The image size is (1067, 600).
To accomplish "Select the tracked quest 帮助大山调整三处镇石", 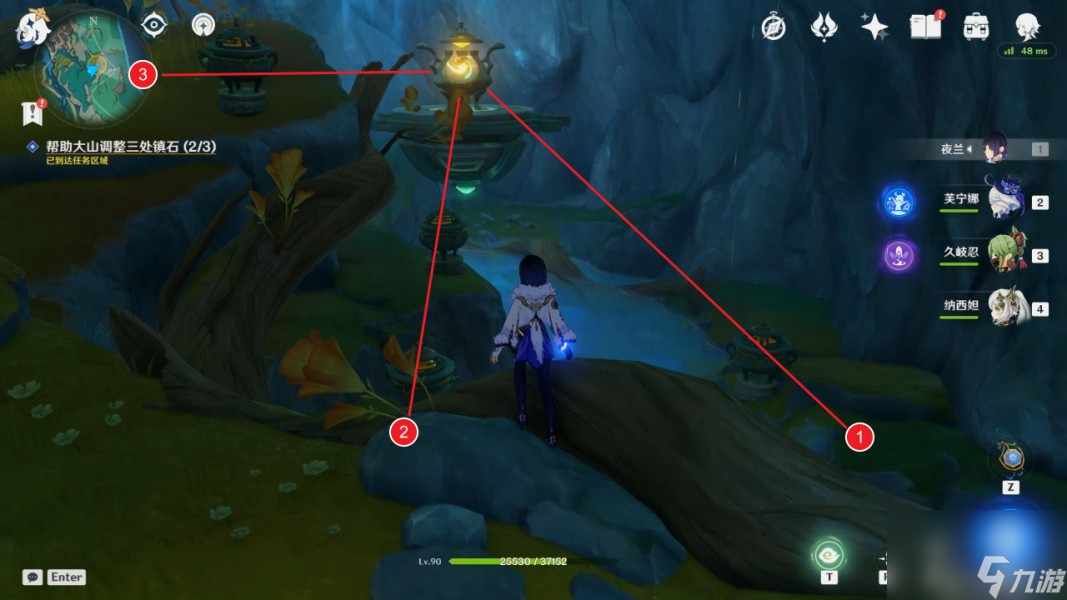I will (x=130, y=147).
